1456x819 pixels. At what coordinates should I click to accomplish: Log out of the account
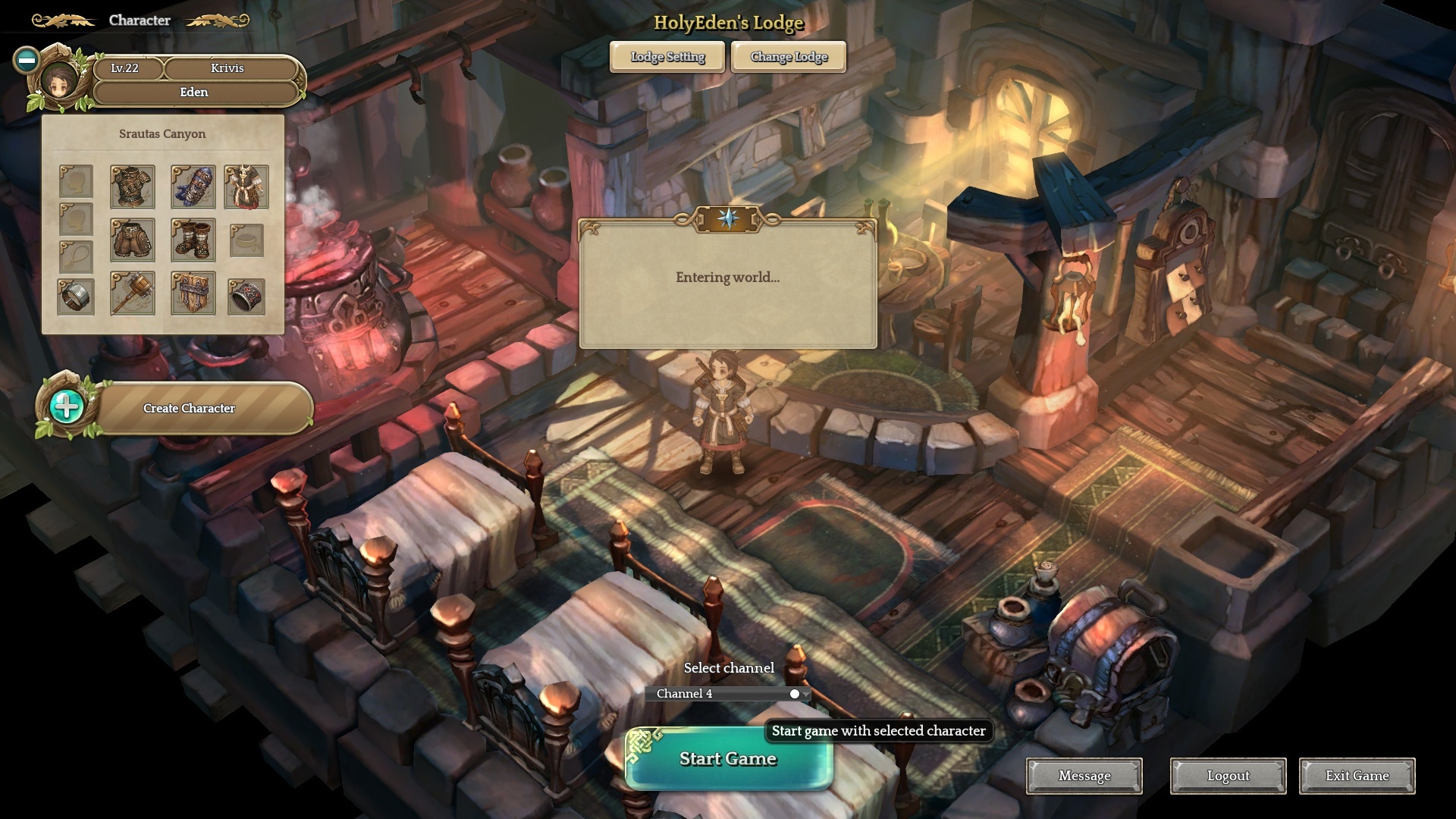(1228, 776)
